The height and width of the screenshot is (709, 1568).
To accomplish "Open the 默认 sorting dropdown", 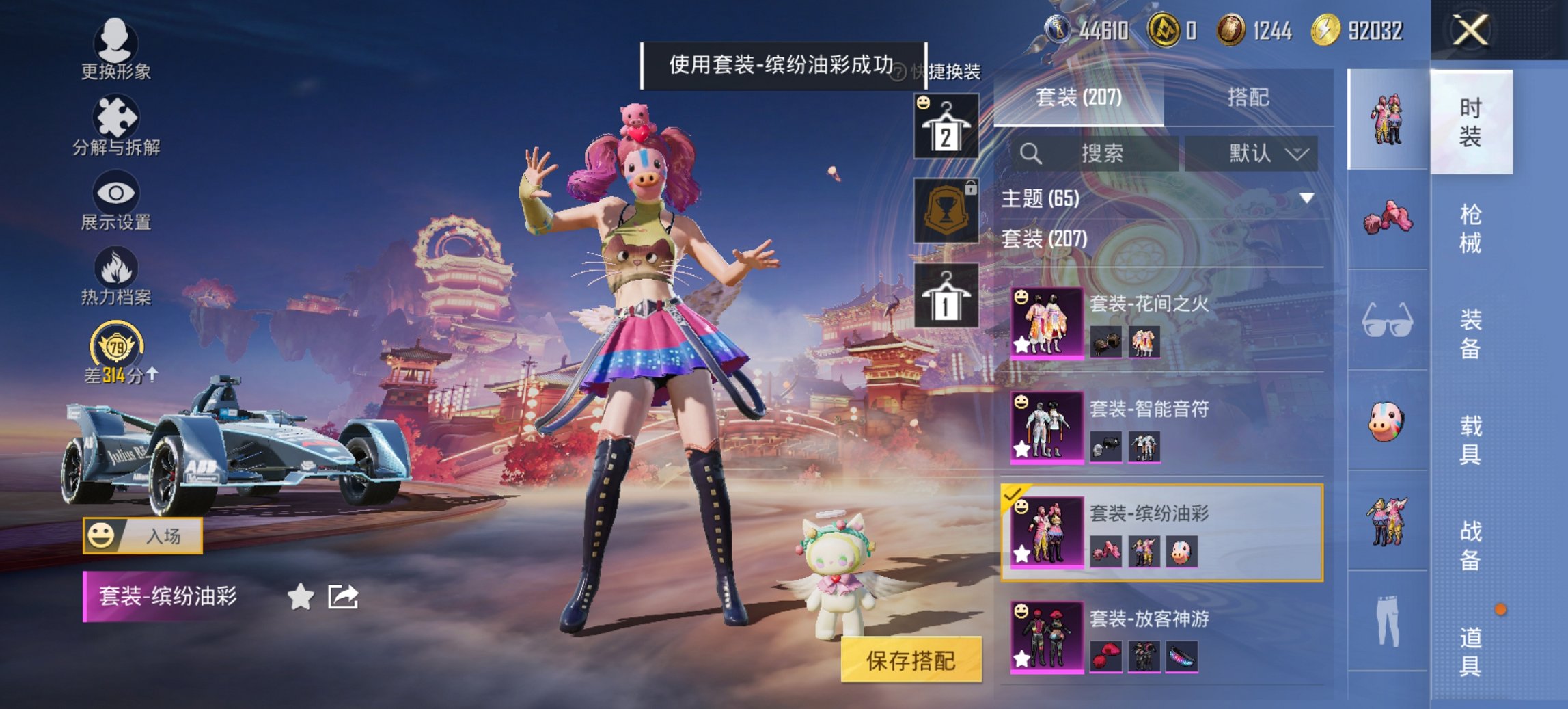I will [x=1255, y=153].
